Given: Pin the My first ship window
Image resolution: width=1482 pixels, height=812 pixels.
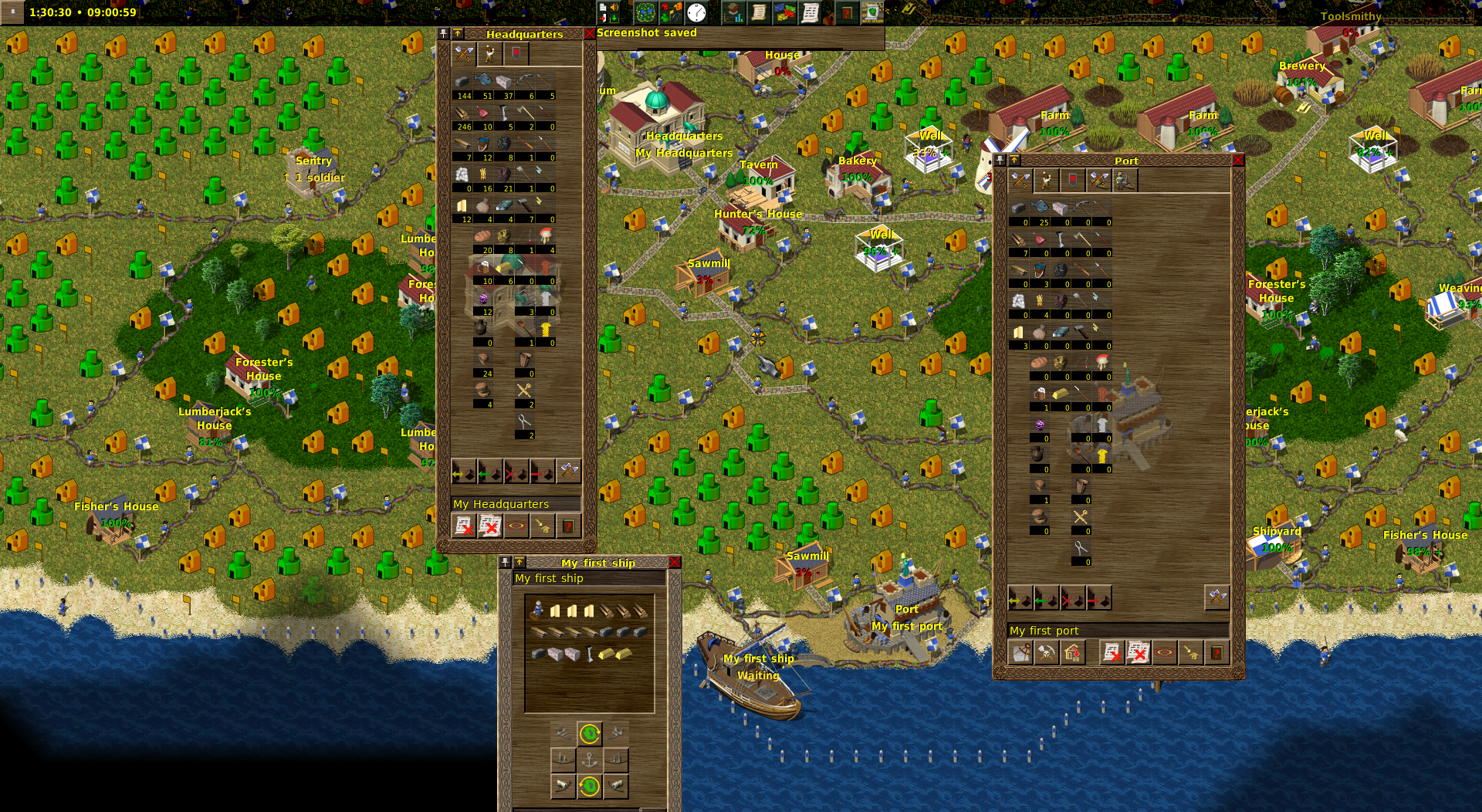Looking at the screenshot, I should click(505, 562).
